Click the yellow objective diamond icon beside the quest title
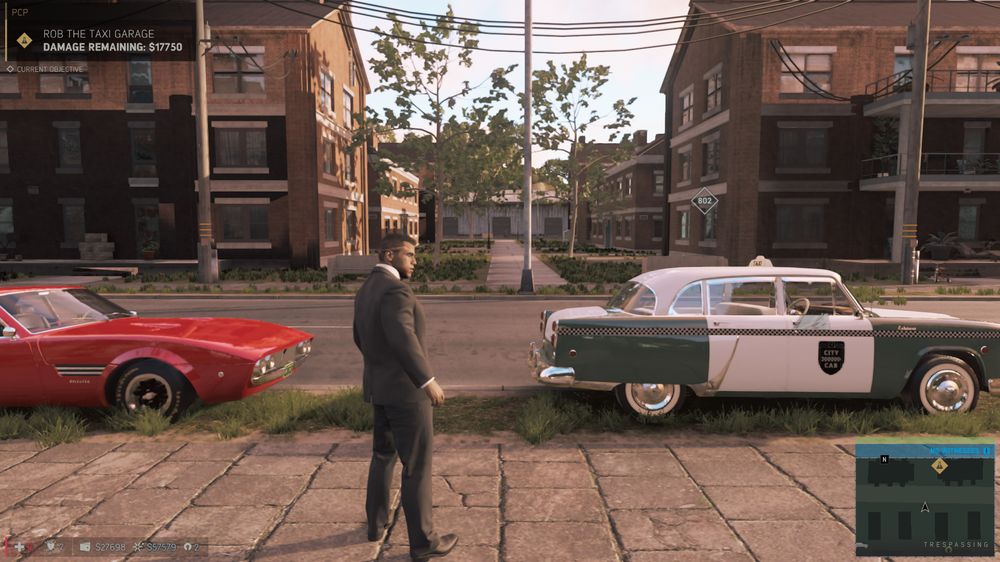 25,40
